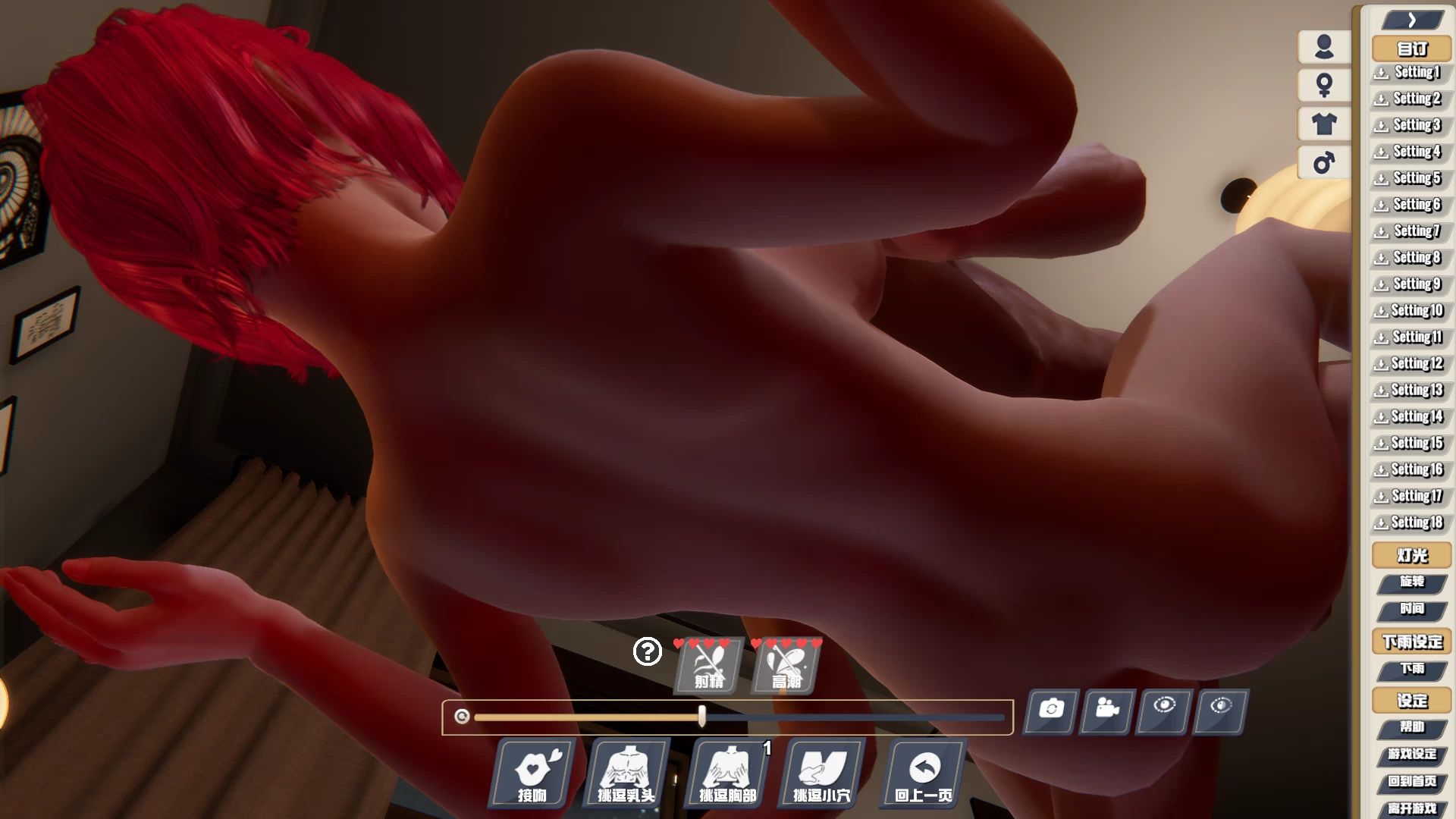Screen dimensions: 1456x819
Task: Open 帮助 help from the sidebar
Action: tap(1412, 727)
